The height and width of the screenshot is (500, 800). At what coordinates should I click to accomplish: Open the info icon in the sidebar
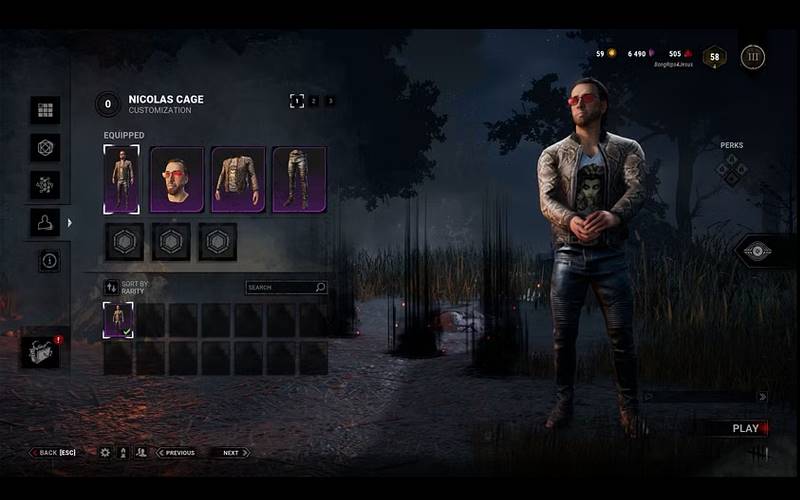coord(49,261)
